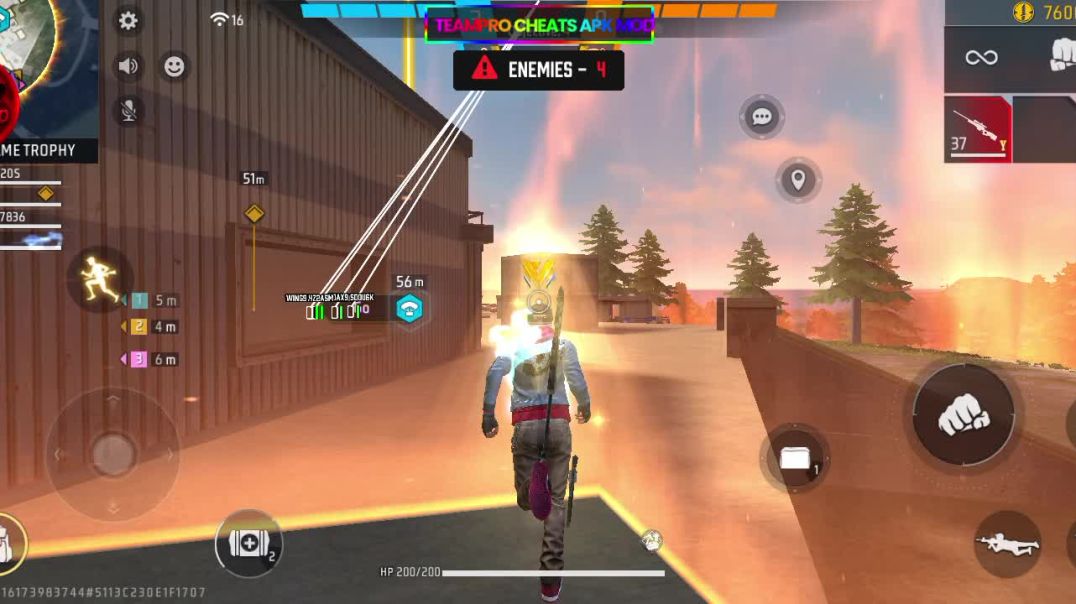The image size is (1076, 604).
Task: Click the Teampro Cheats APK Mod banner
Action: click(539, 25)
